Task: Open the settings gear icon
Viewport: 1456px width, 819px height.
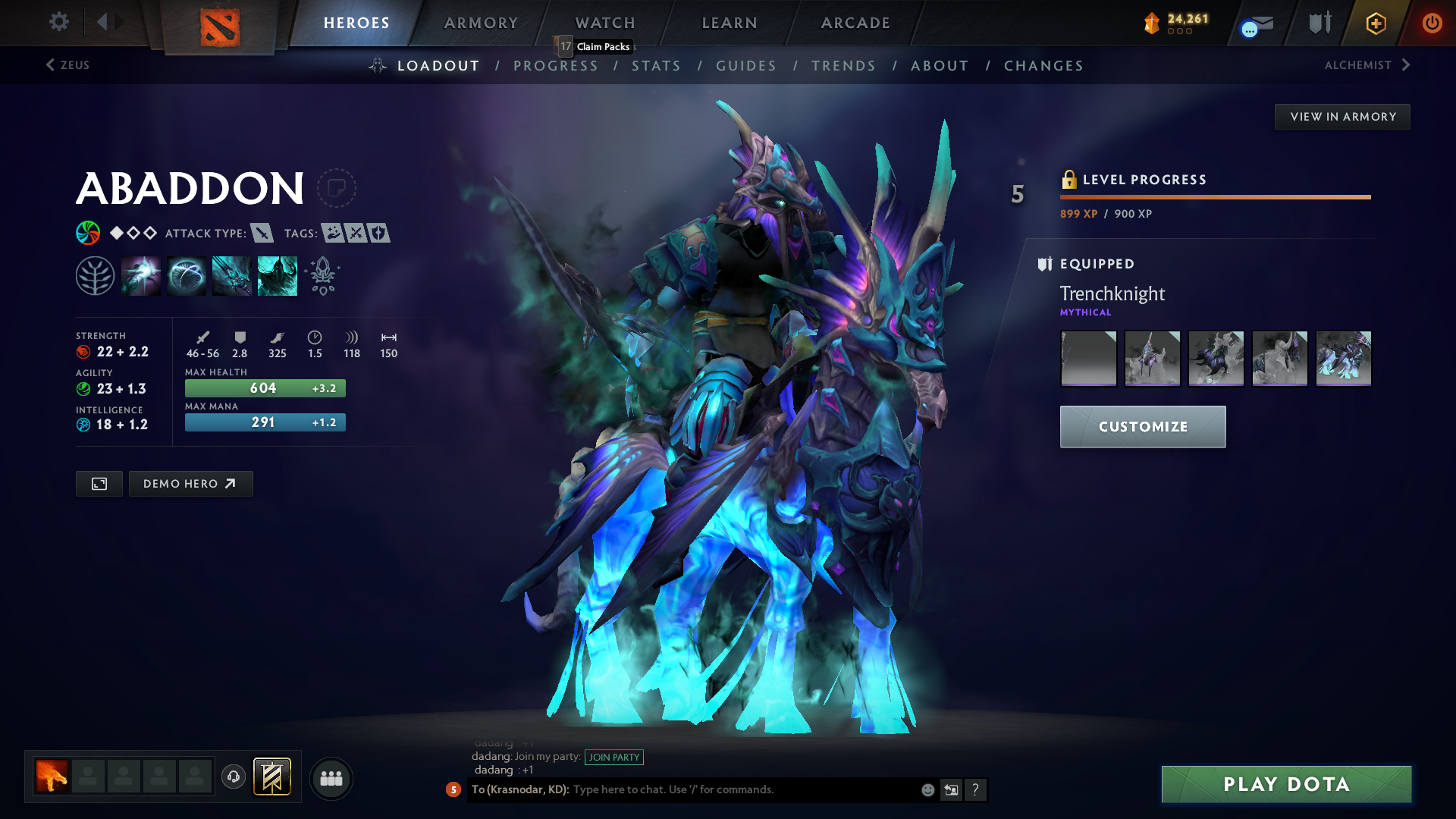Action: click(x=58, y=22)
